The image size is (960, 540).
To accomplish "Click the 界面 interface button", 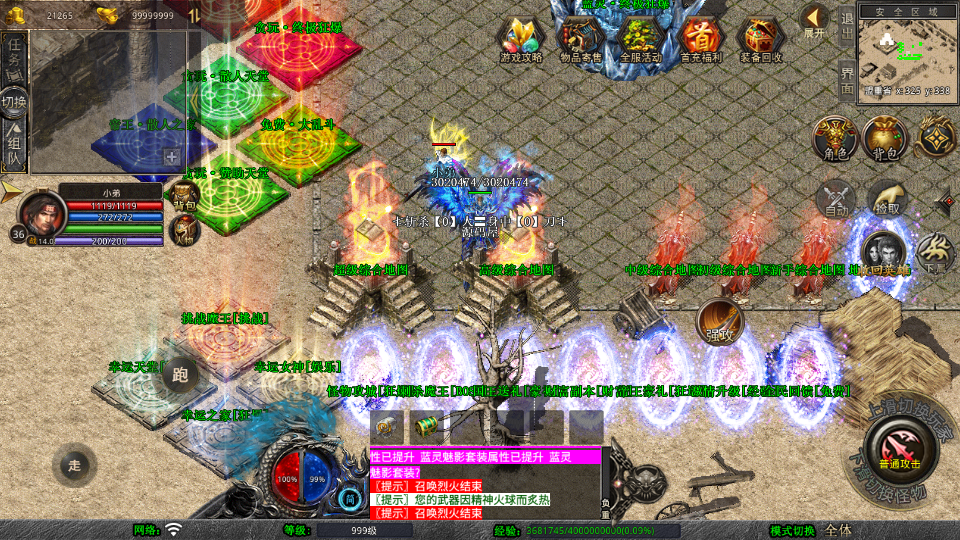I will pyautogui.click(x=846, y=80).
